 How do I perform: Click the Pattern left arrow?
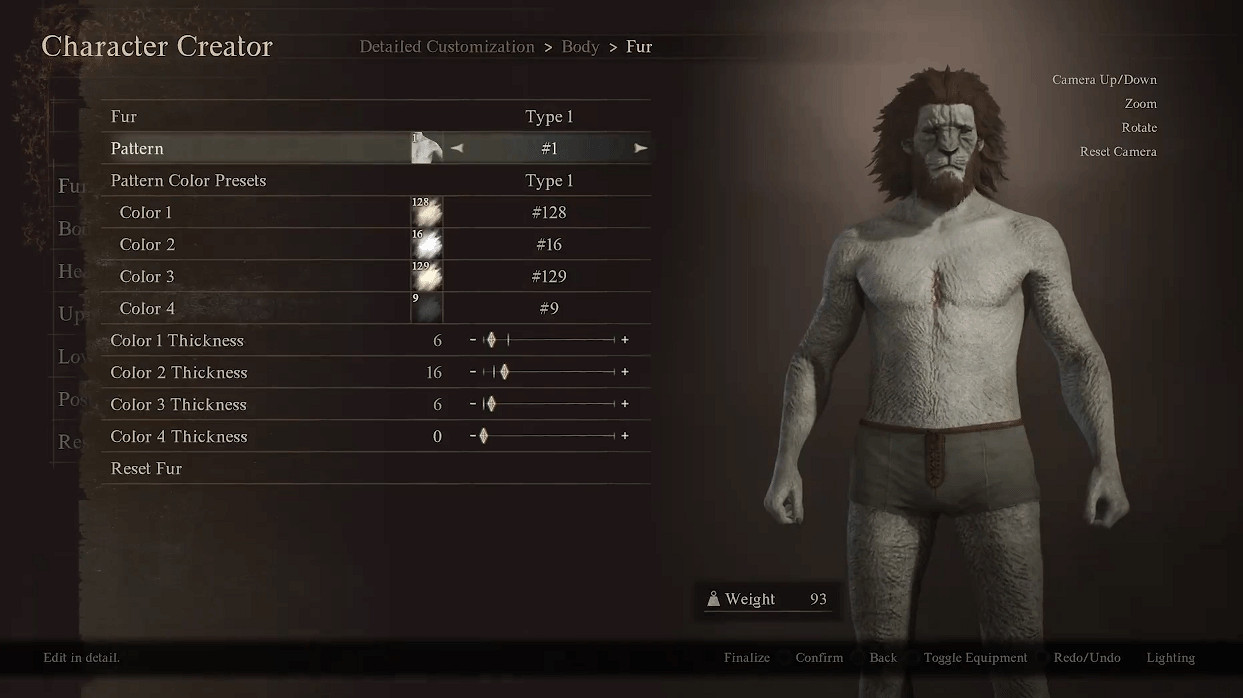click(457, 148)
